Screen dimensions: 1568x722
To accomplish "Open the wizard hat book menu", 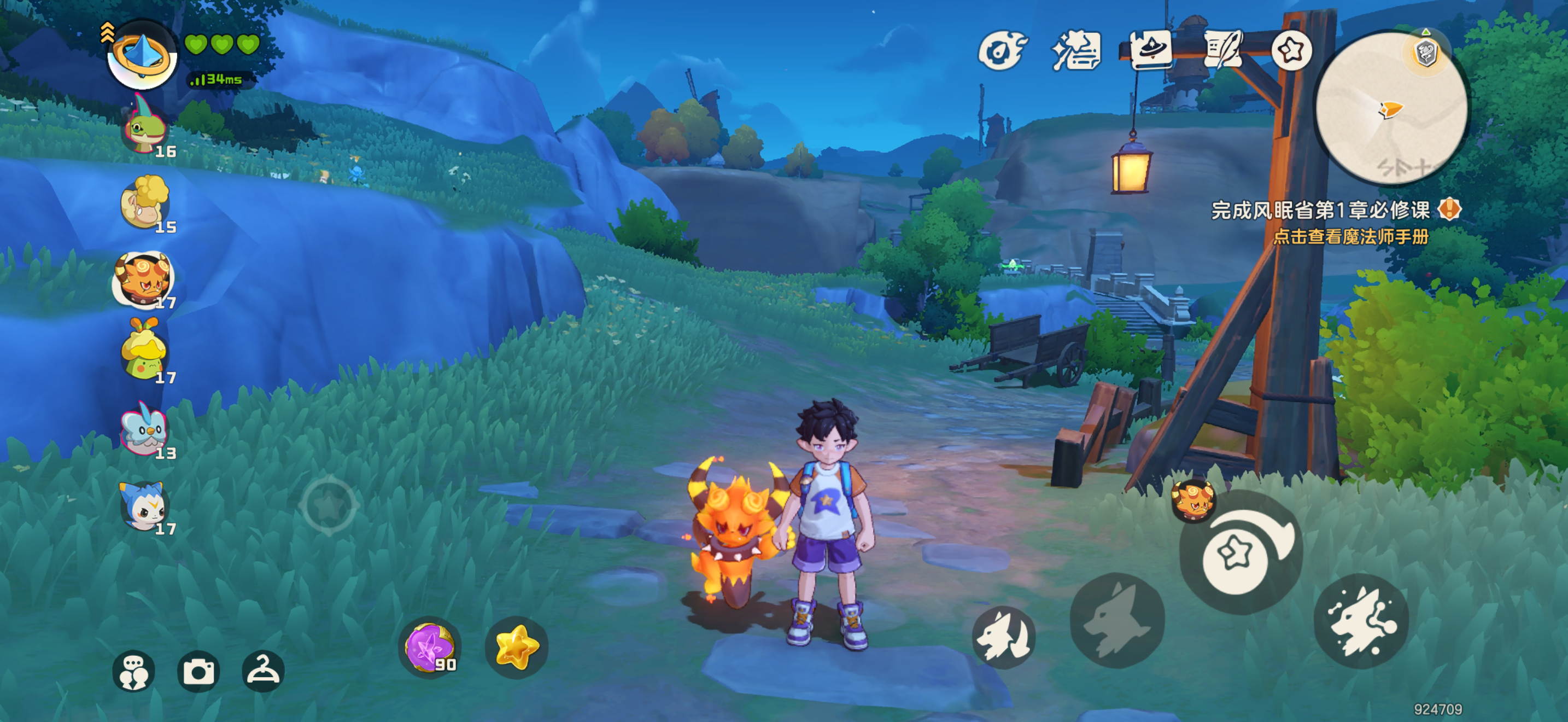I will [1150, 49].
